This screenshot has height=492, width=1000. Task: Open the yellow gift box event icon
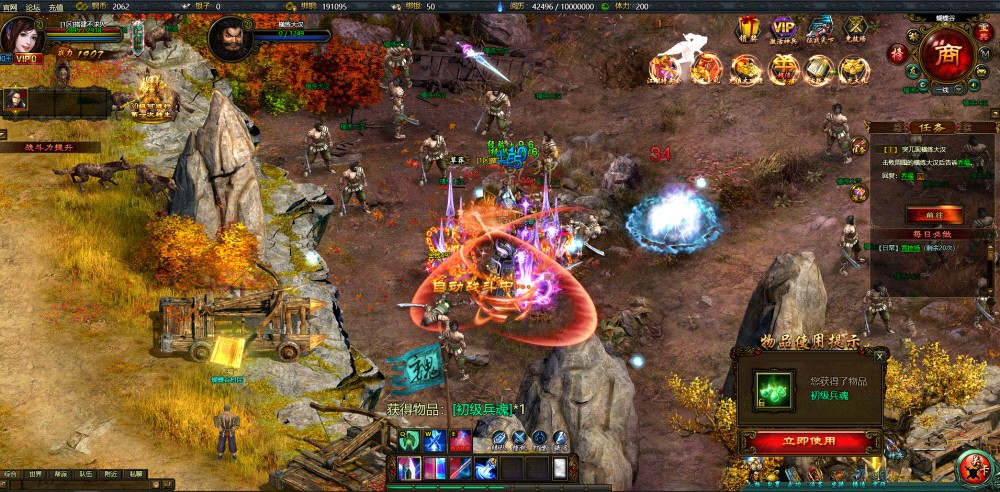(x=748, y=28)
